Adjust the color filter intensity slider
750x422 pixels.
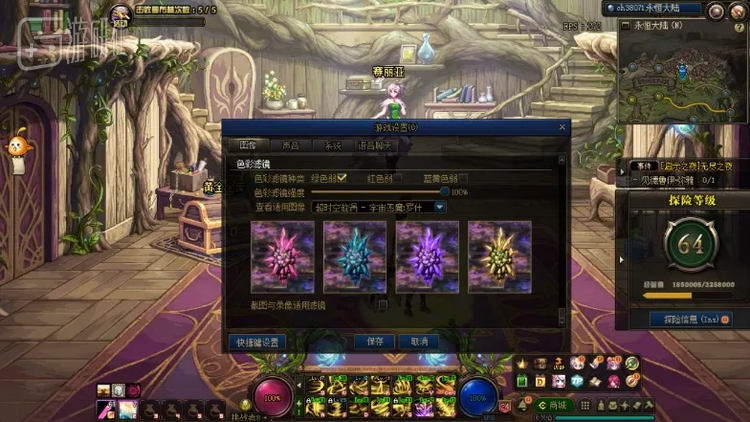click(444, 192)
